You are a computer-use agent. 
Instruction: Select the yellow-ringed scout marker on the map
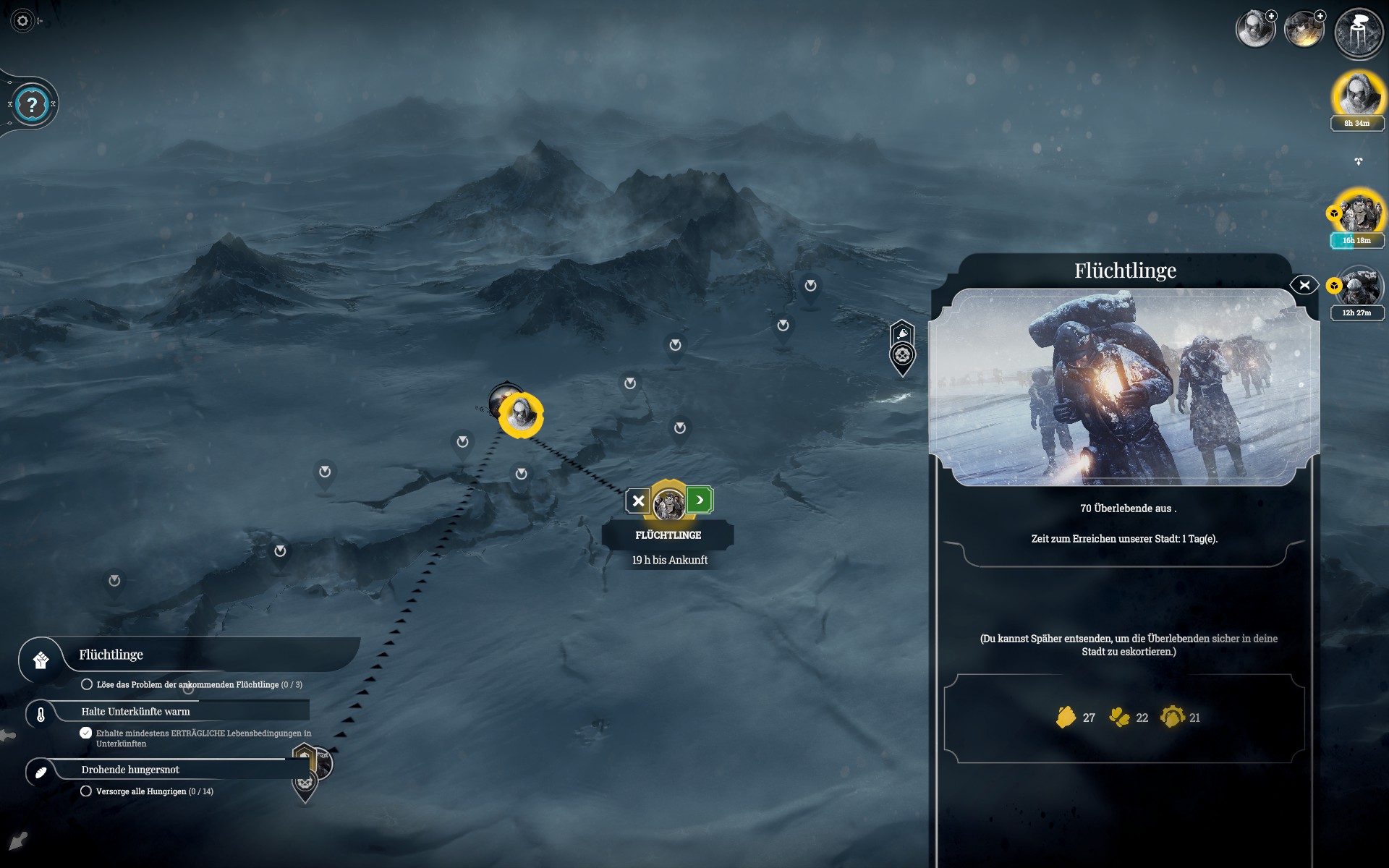pos(521,414)
